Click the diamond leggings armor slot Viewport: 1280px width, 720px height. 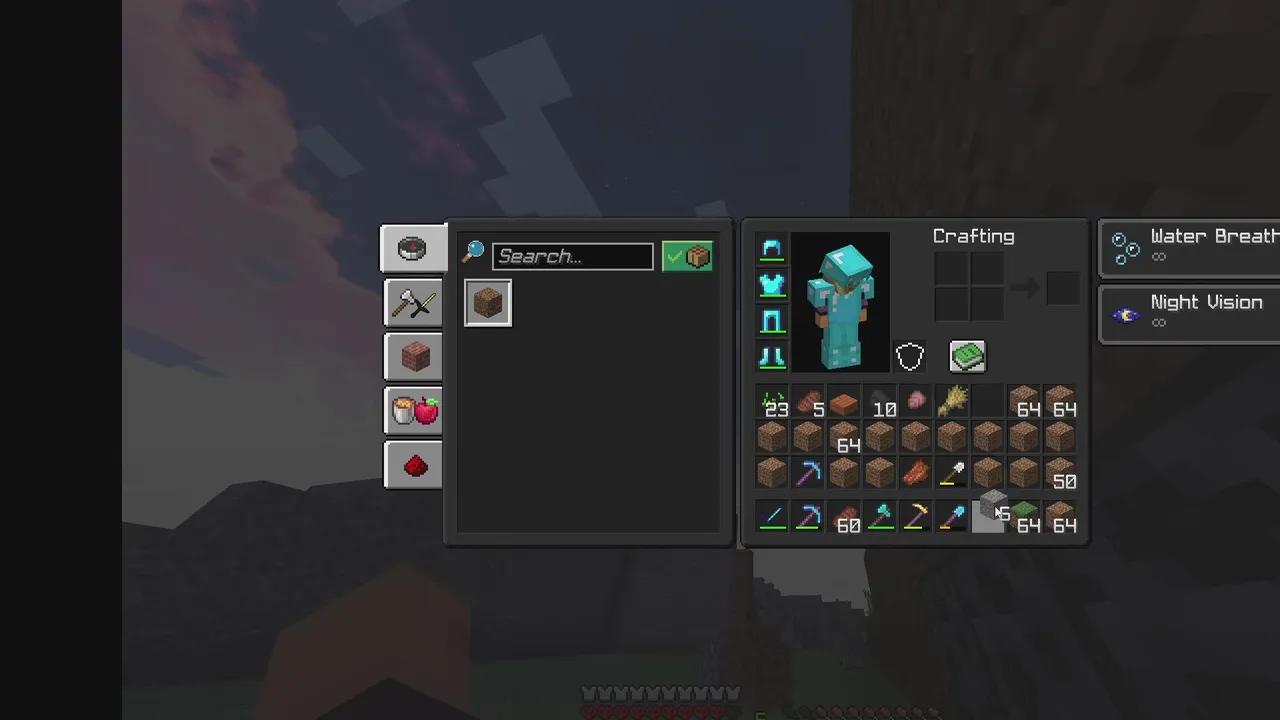[x=771, y=320]
